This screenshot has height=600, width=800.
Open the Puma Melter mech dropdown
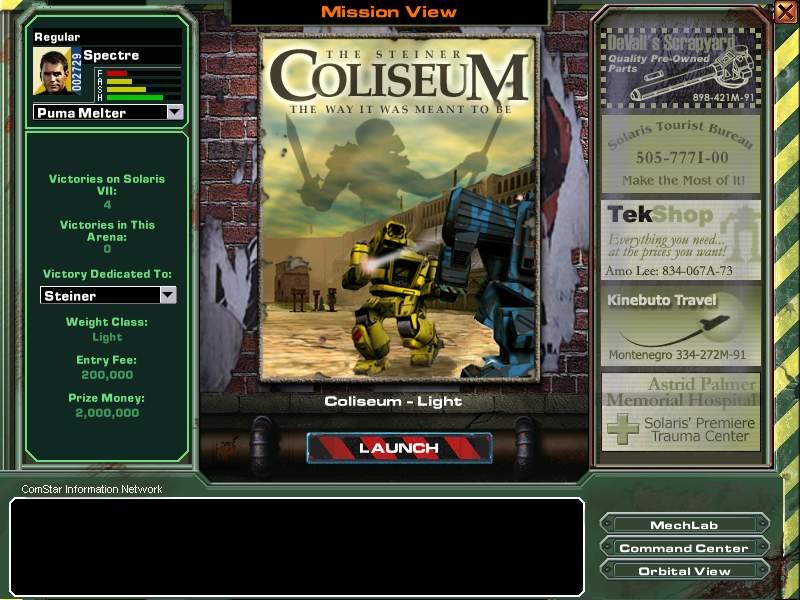click(175, 112)
